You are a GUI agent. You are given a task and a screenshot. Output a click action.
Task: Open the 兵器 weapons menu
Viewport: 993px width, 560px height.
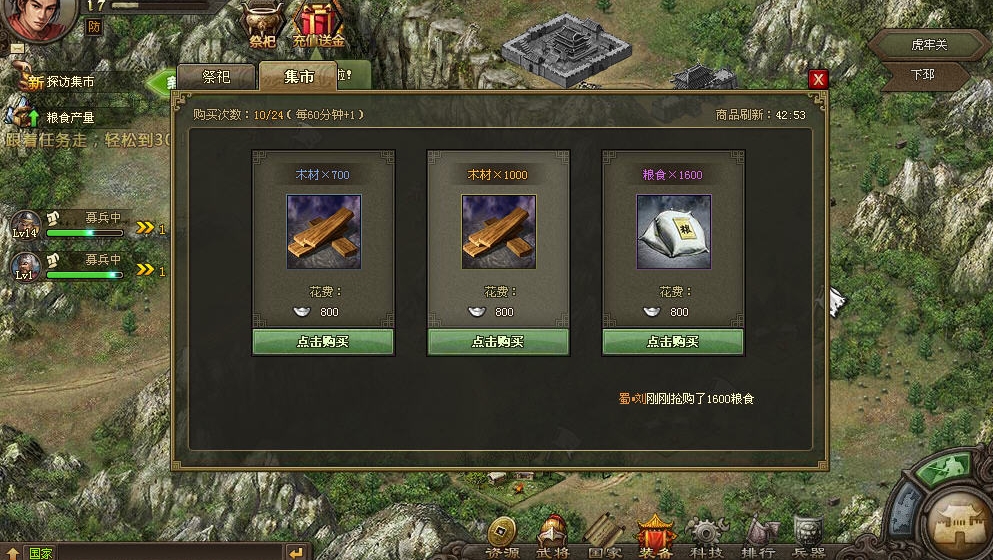pos(808,537)
